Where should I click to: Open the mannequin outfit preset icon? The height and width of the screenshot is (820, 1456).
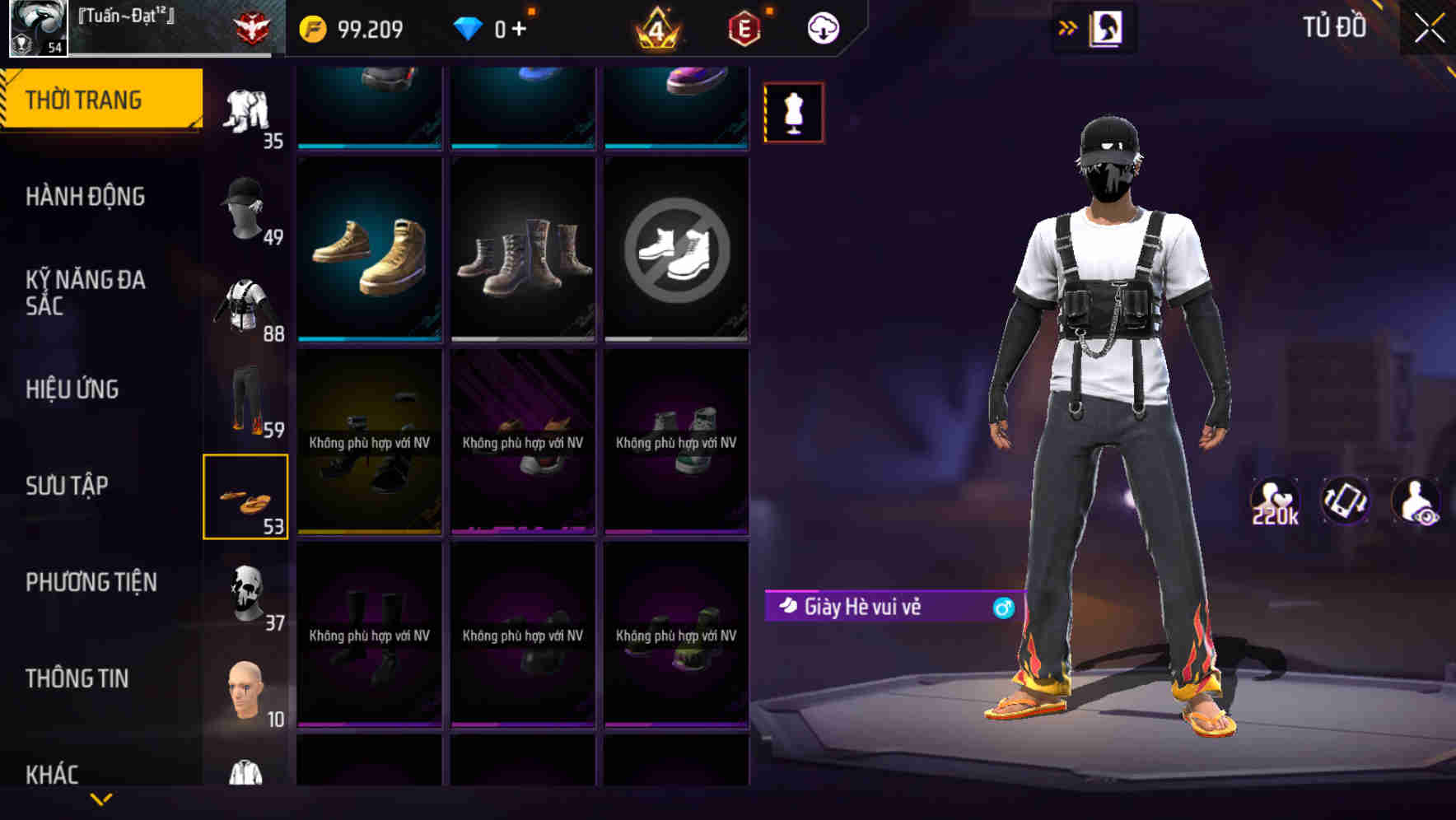[x=793, y=113]
